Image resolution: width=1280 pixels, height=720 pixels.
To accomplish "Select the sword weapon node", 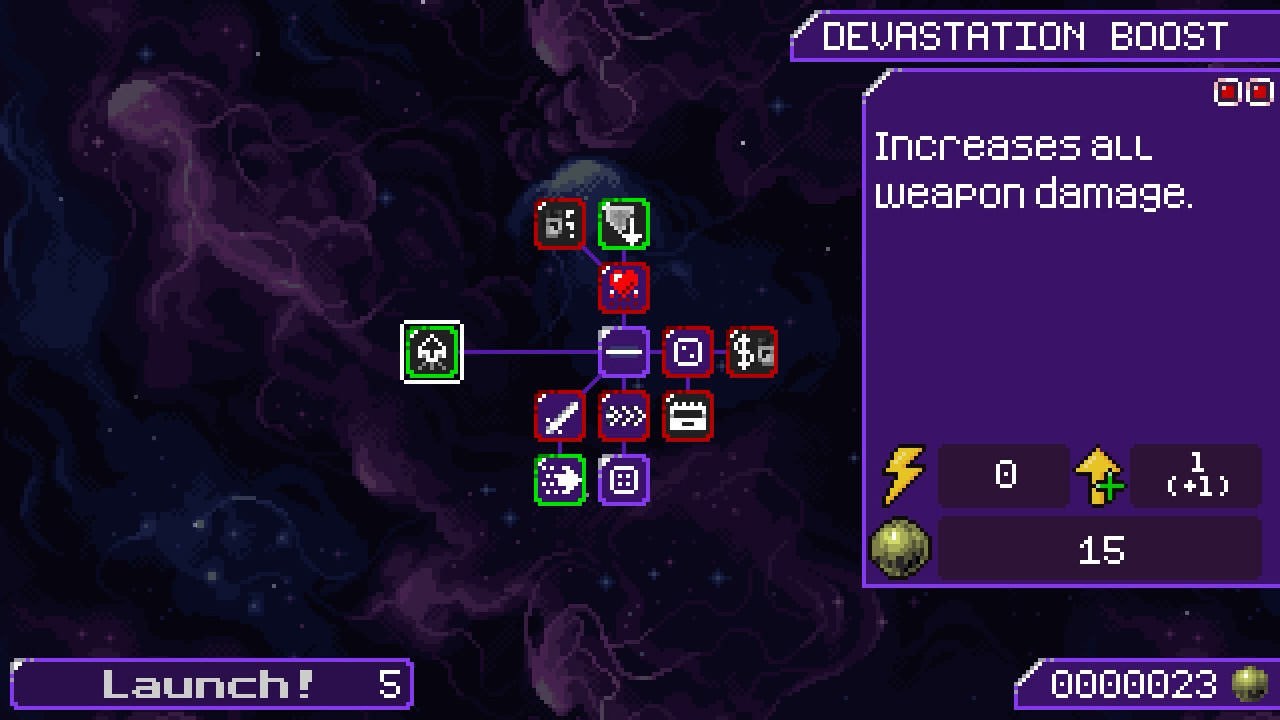I will [x=560, y=416].
